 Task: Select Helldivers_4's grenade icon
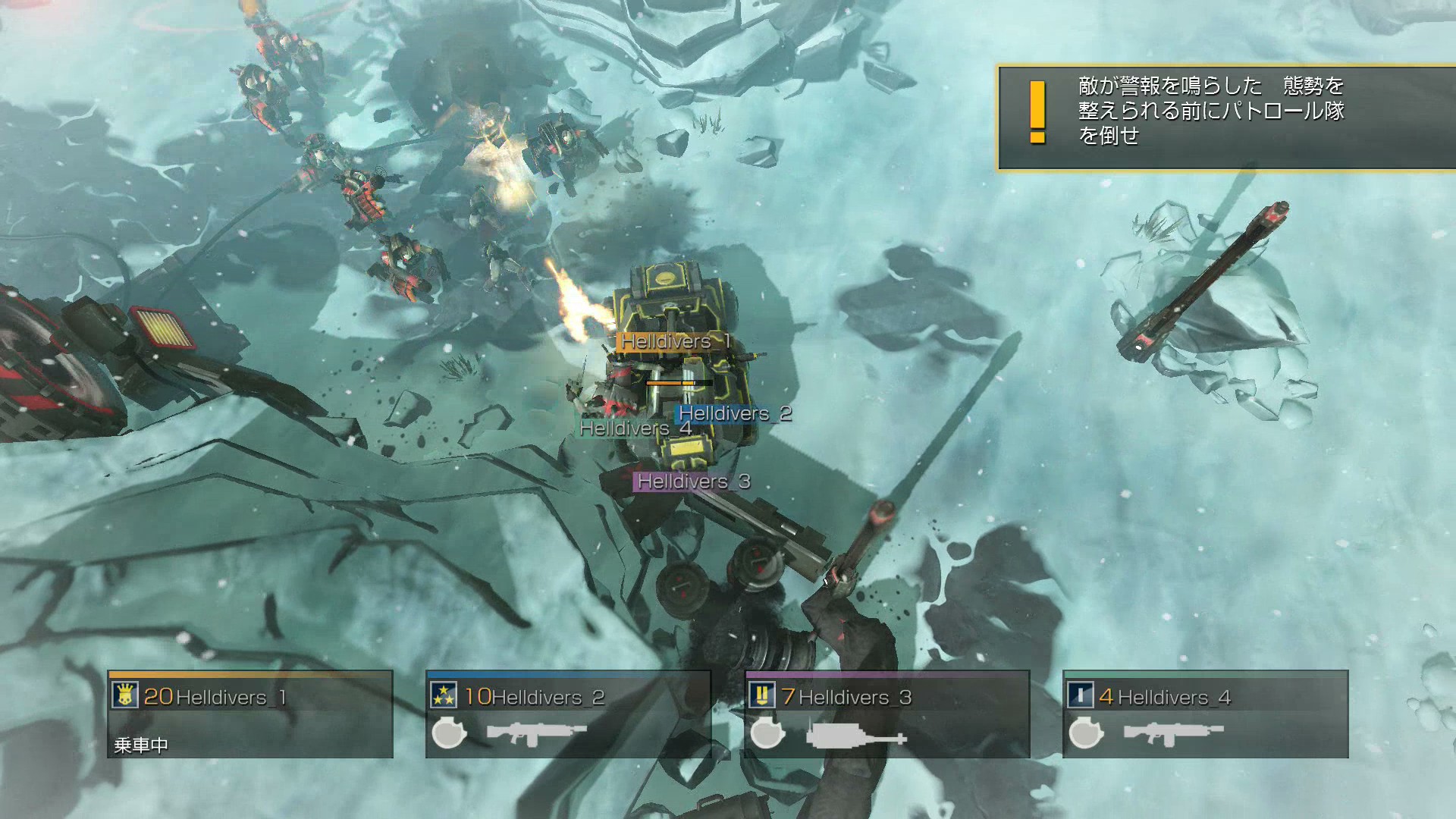pyautogui.click(x=1085, y=733)
